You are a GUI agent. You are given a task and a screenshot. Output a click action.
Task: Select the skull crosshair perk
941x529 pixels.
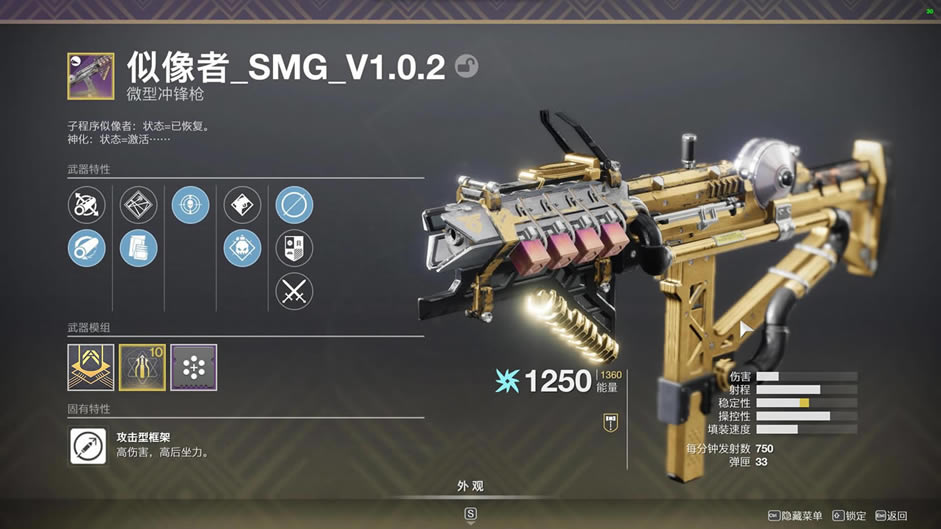point(190,205)
